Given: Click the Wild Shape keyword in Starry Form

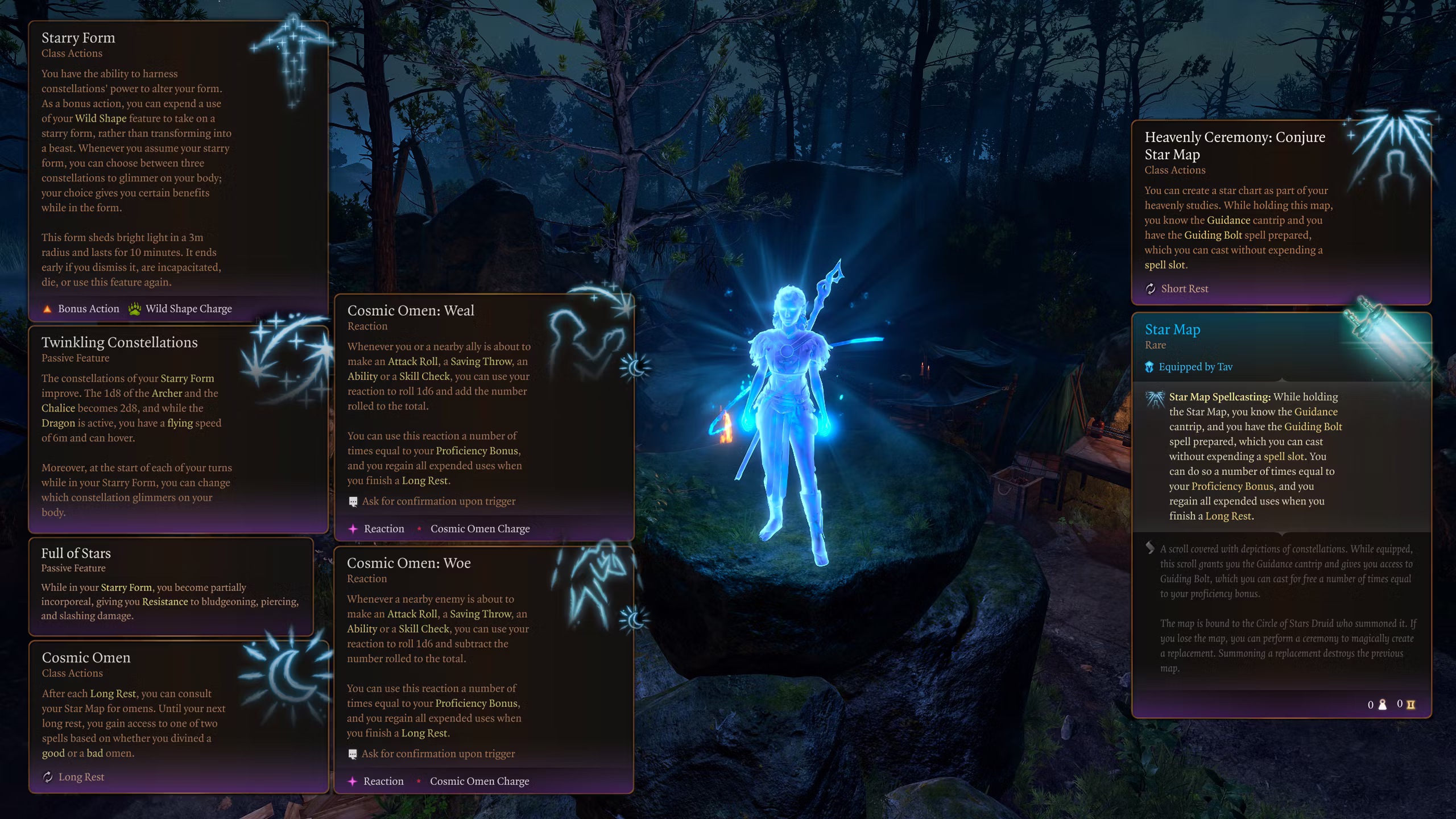Looking at the screenshot, I should 101,118.
